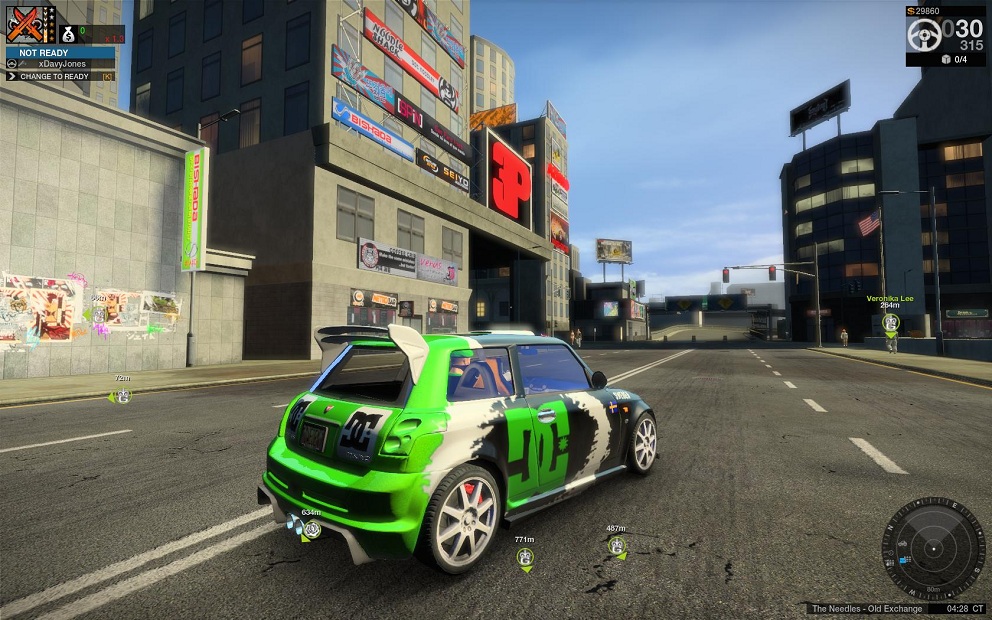Select the Veronika Lee contact marker
The width and height of the screenshot is (992, 620).
coord(890,323)
